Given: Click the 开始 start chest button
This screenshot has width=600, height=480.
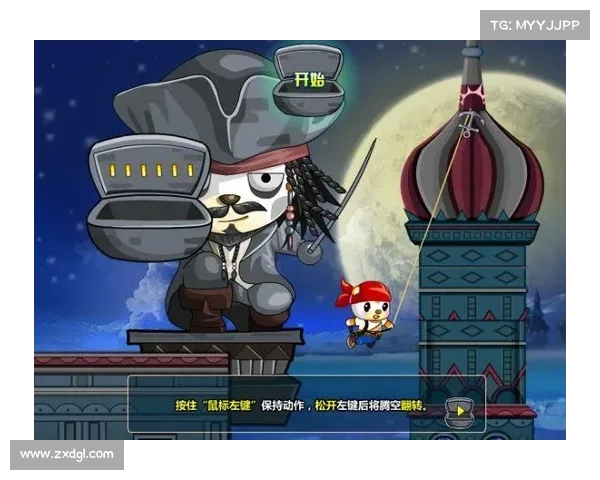Looking at the screenshot, I should tap(311, 82).
